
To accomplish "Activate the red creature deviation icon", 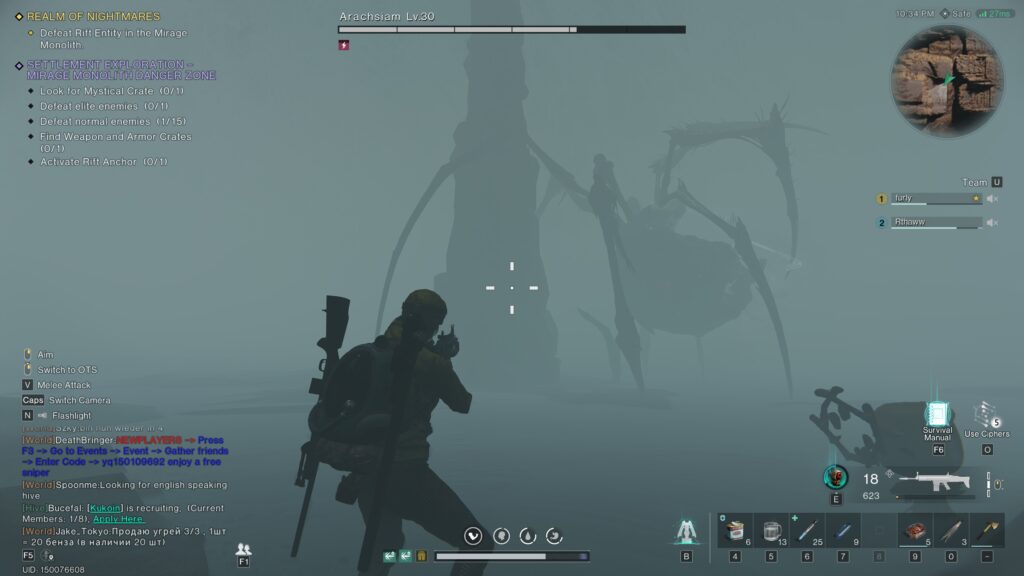I will 835,477.
